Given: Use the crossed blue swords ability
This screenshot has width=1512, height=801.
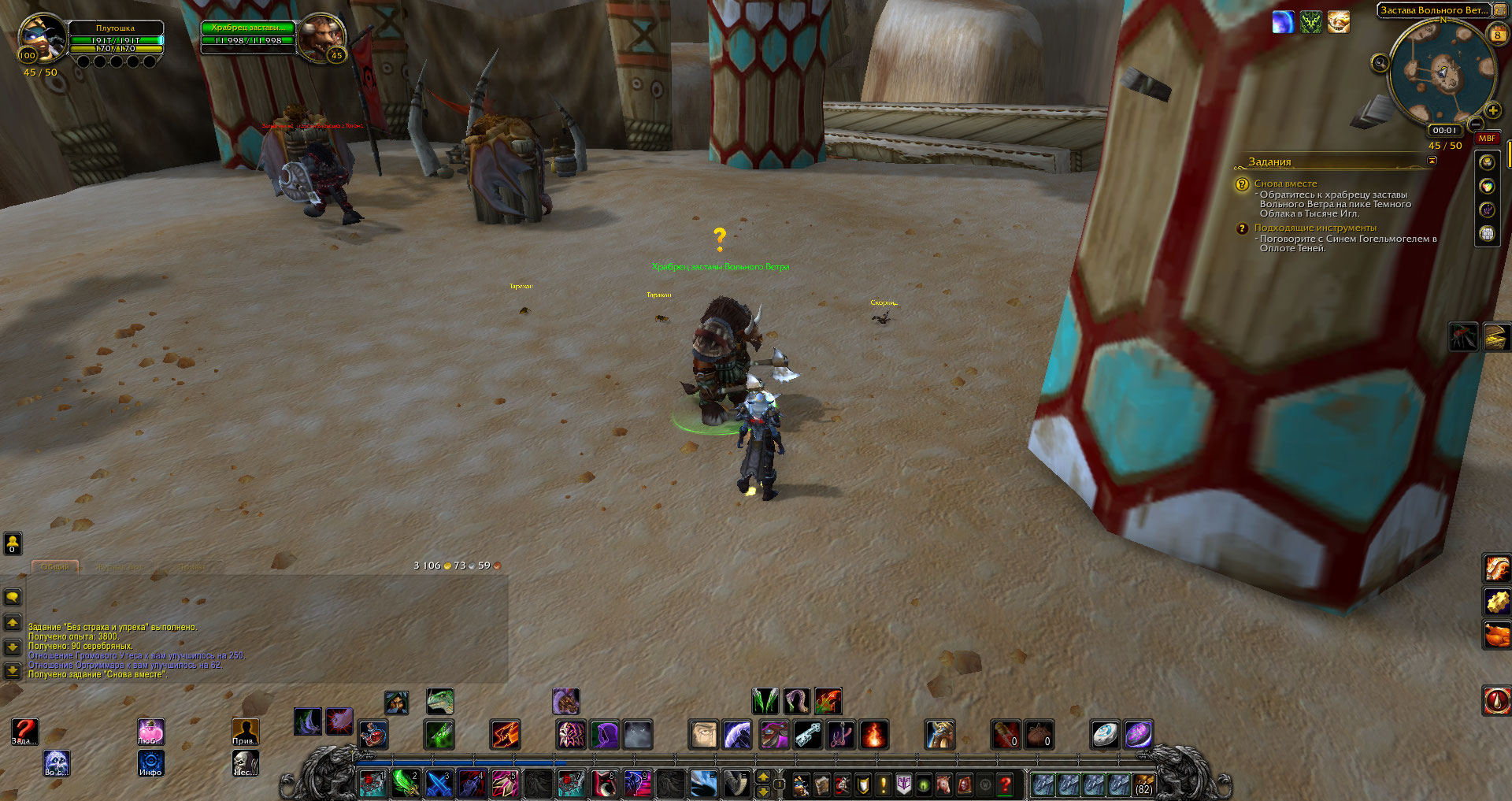Looking at the screenshot, I should [439, 783].
